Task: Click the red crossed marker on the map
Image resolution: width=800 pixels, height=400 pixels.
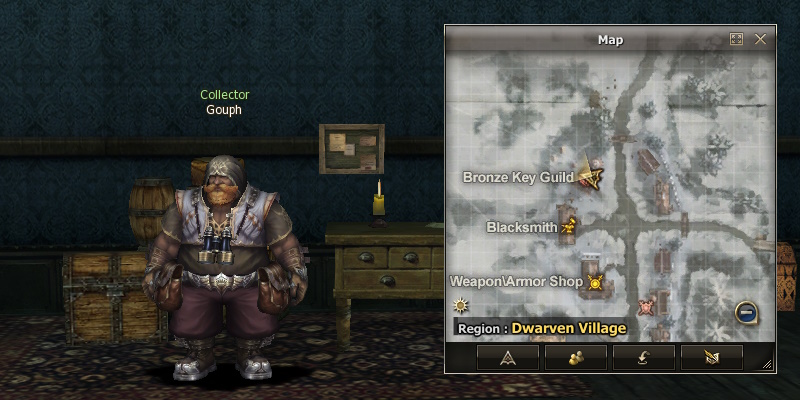Action: [x=647, y=305]
